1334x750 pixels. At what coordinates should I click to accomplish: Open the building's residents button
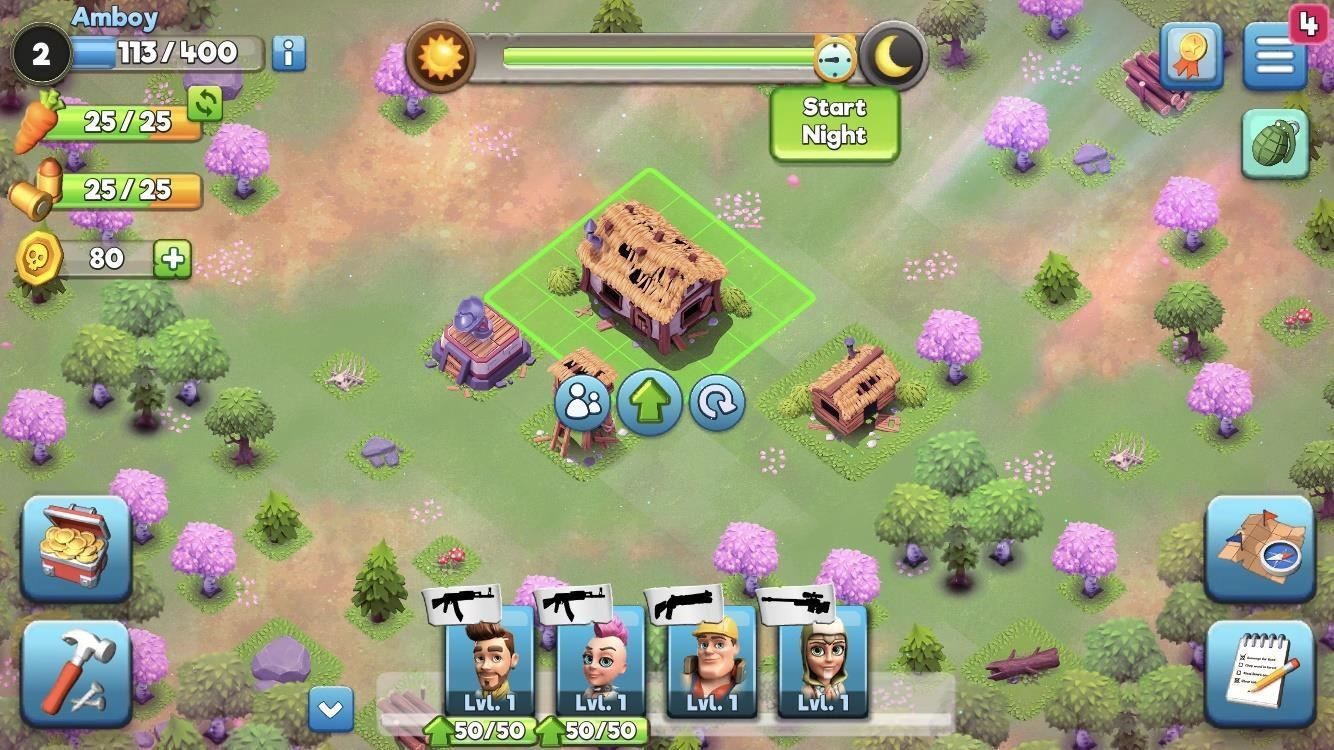583,403
